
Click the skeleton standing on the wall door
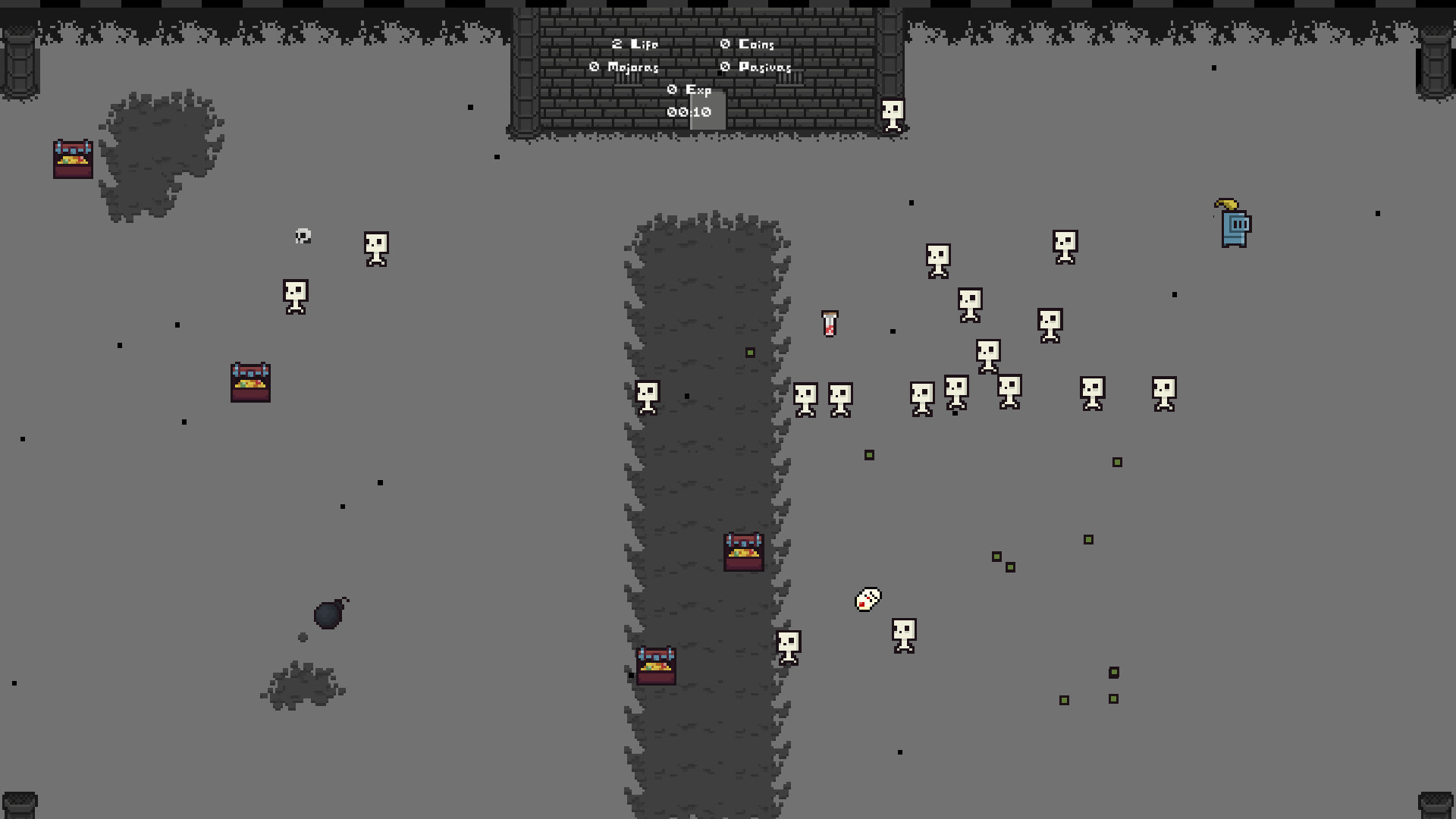(x=891, y=112)
